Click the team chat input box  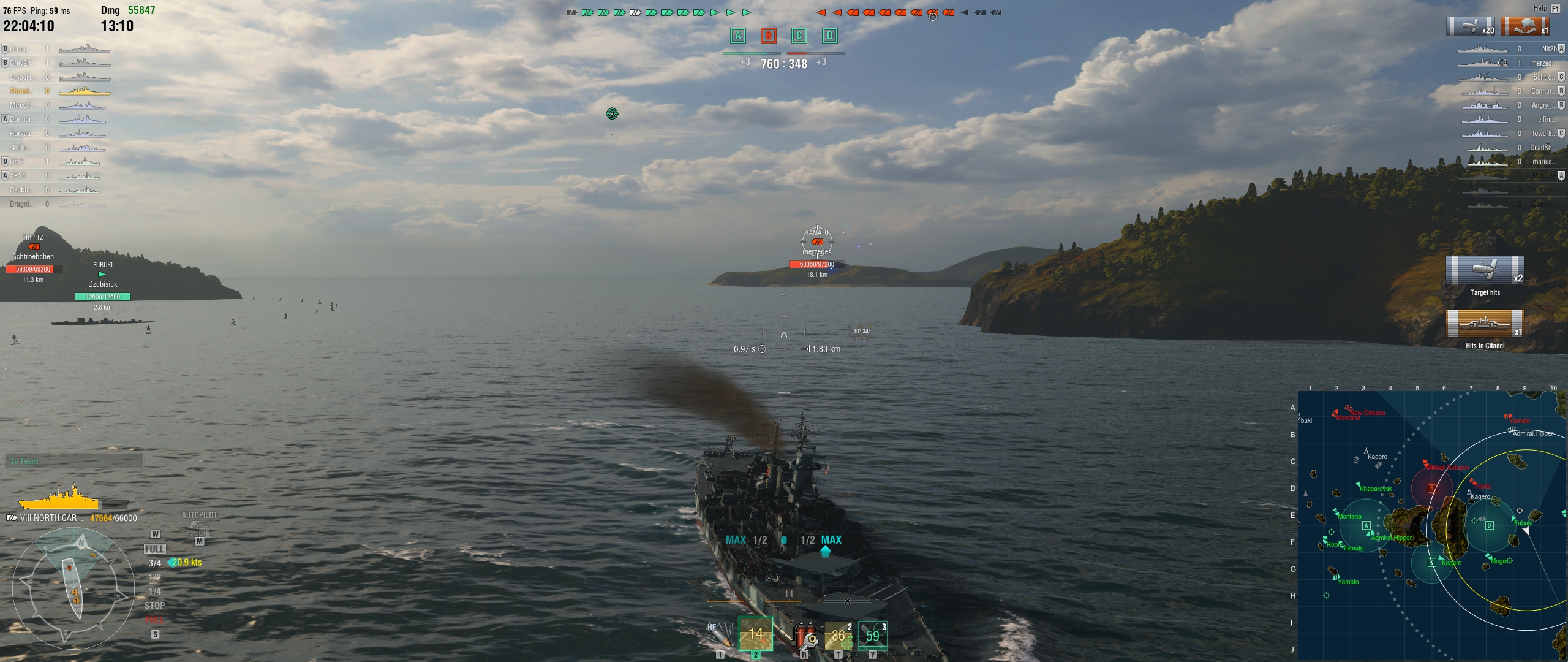[75, 462]
